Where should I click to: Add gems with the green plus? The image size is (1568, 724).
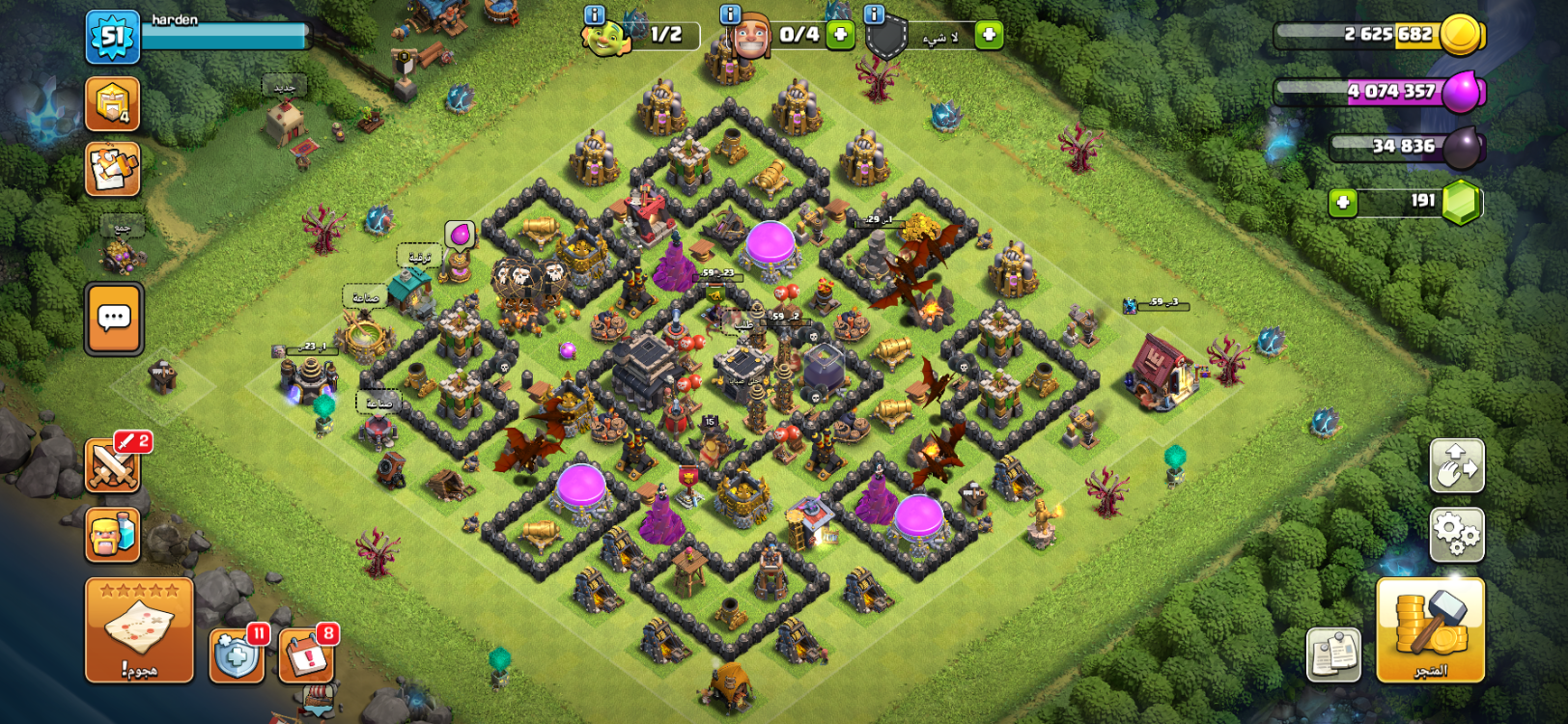1342,202
